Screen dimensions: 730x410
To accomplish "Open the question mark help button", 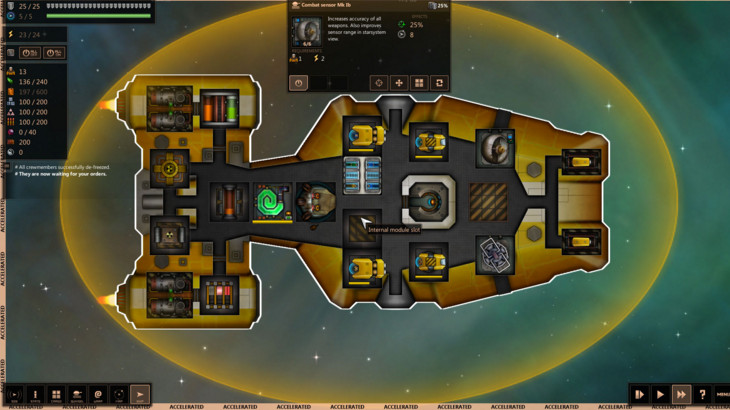I will (x=702, y=395).
